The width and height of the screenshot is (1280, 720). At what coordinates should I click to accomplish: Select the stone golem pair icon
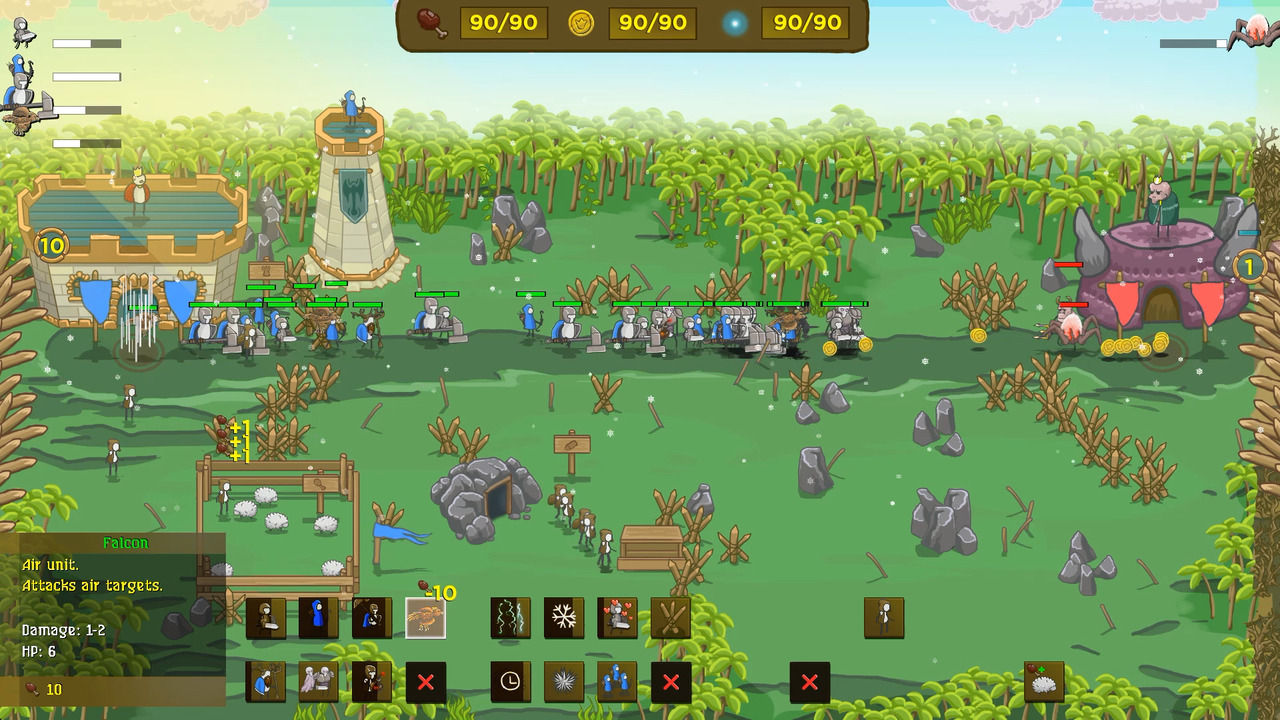[320, 684]
